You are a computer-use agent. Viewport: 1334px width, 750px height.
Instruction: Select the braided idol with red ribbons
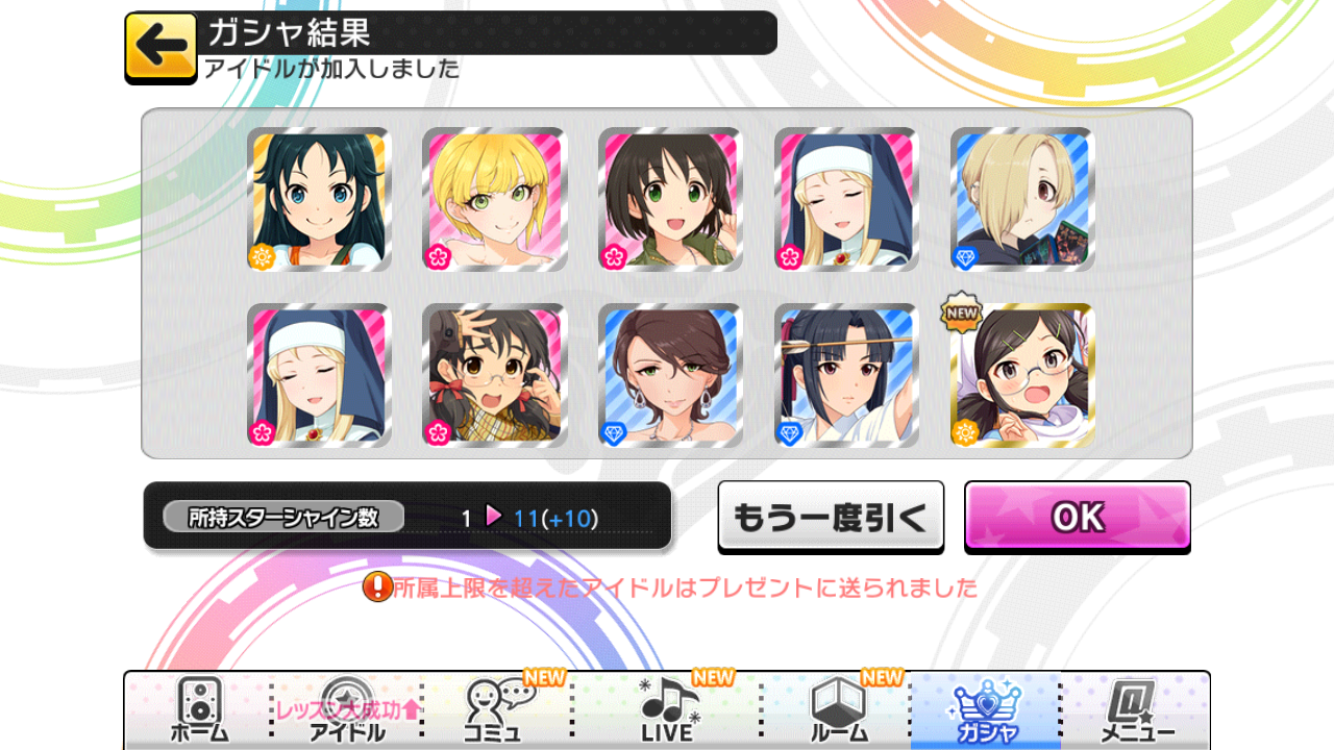click(x=495, y=376)
